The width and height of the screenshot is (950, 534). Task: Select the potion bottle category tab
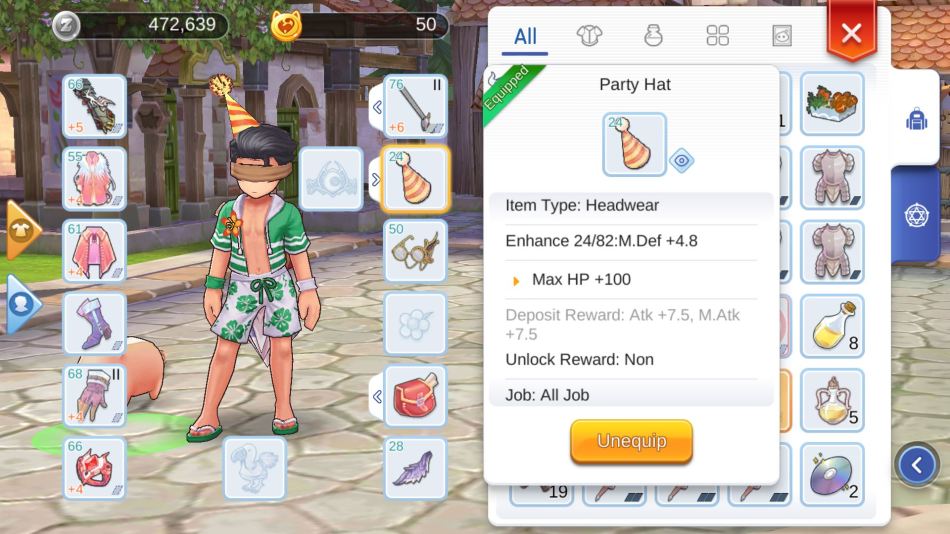(x=652, y=37)
